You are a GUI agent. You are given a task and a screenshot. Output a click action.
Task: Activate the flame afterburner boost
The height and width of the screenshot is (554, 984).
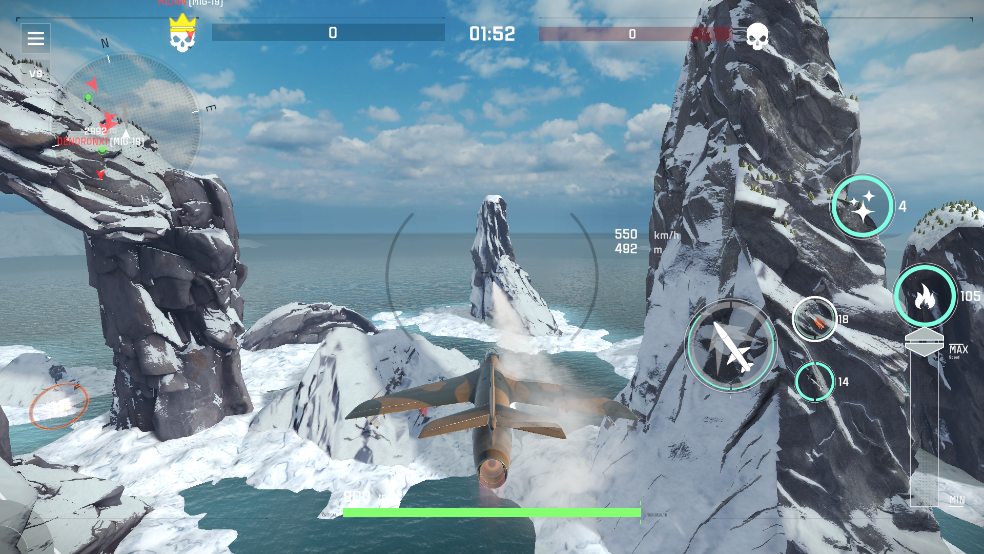pyautogui.click(x=924, y=296)
